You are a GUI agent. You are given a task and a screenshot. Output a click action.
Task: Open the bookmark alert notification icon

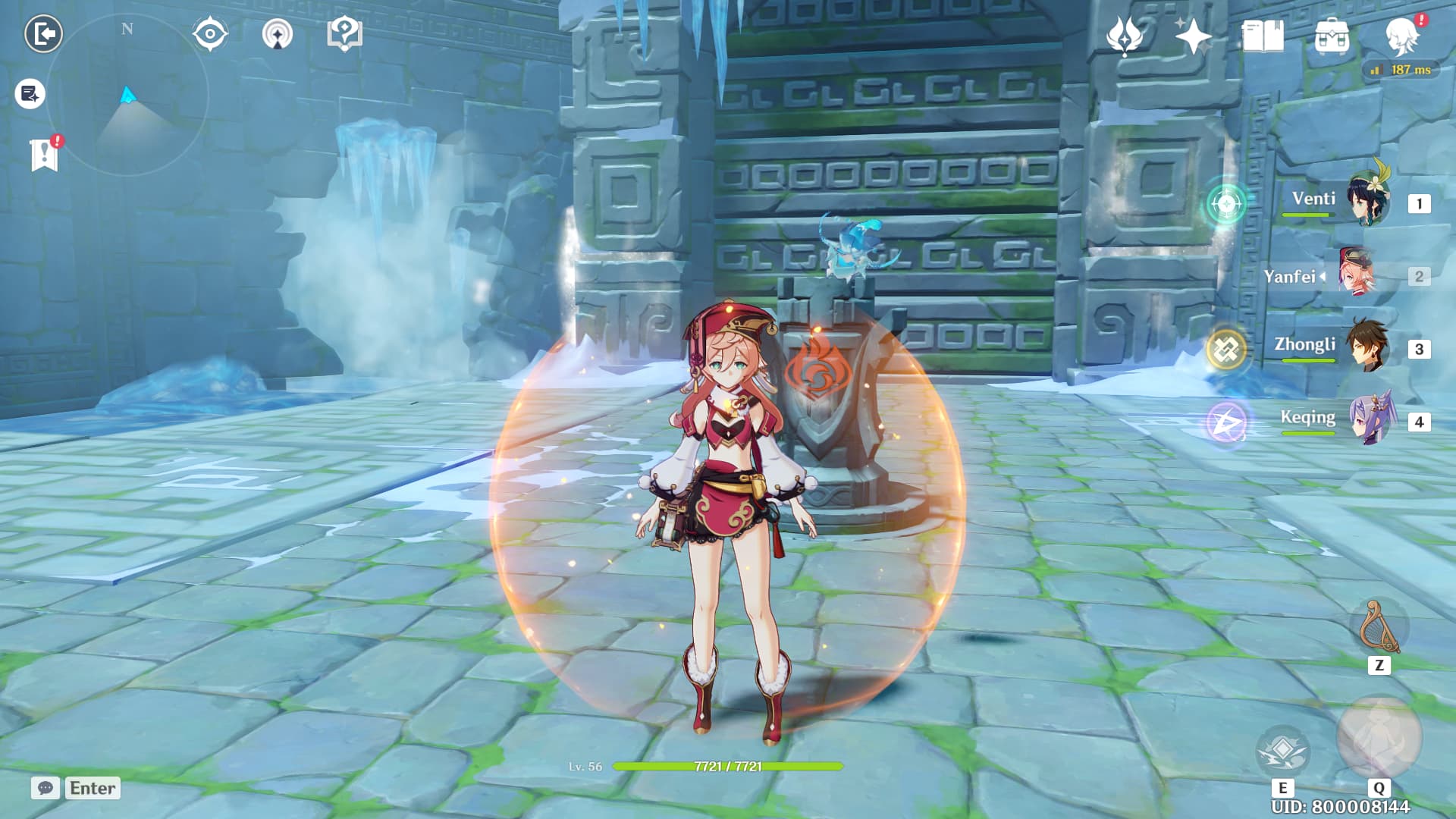(45, 155)
